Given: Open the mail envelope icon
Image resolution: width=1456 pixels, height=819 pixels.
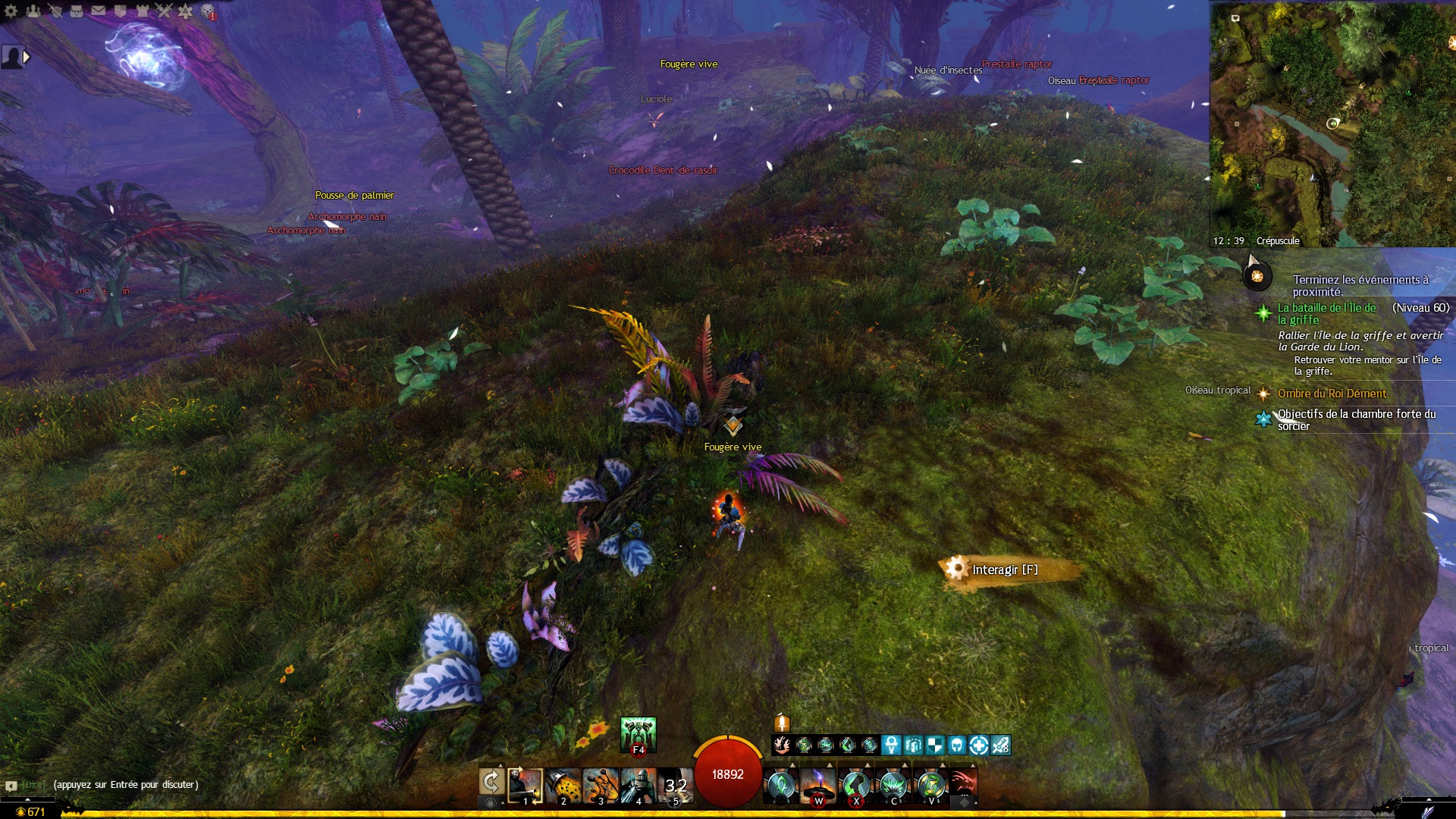Looking at the screenshot, I should tap(99, 11).
